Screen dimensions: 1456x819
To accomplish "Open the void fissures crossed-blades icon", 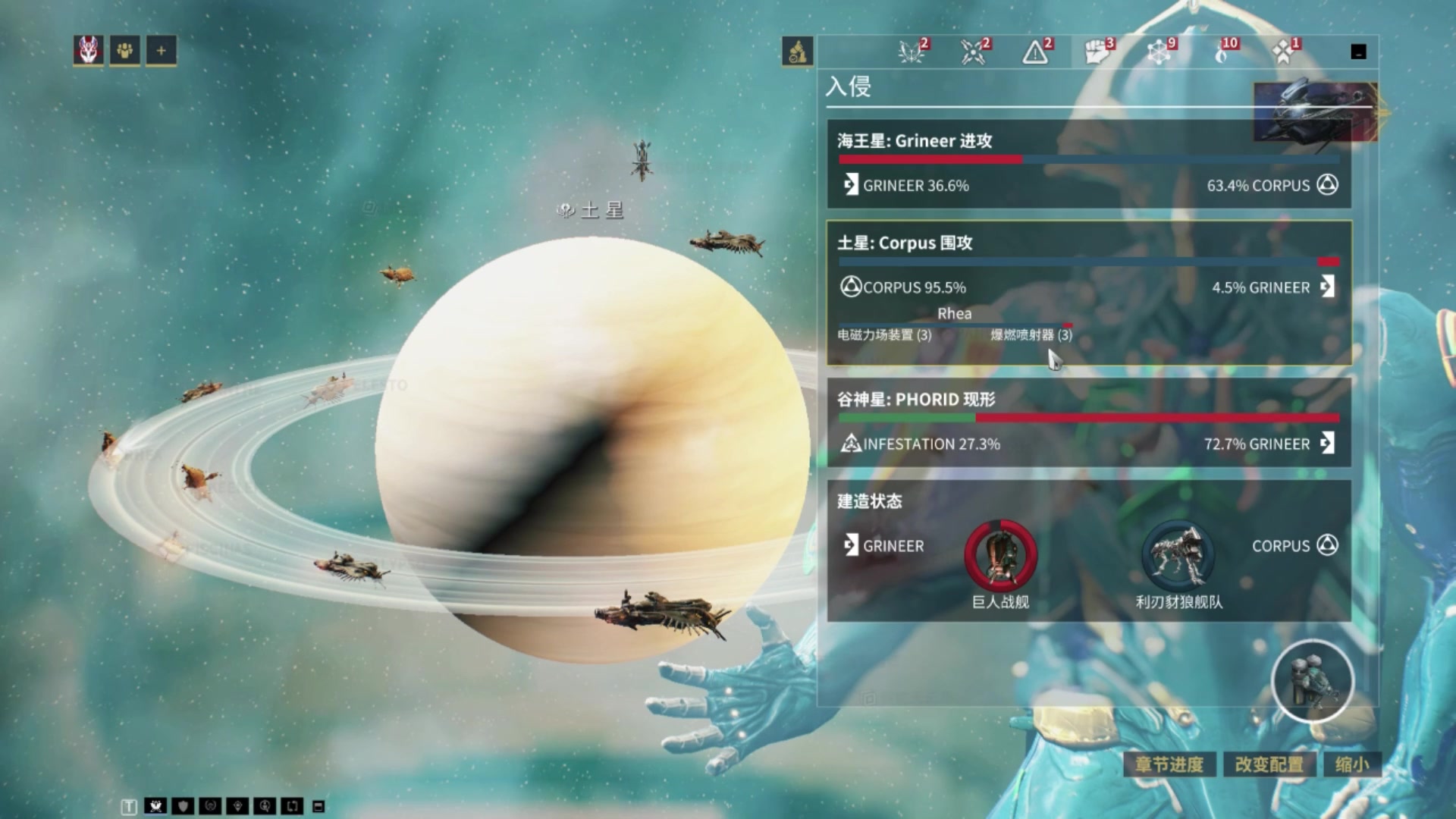I will (972, 52).
